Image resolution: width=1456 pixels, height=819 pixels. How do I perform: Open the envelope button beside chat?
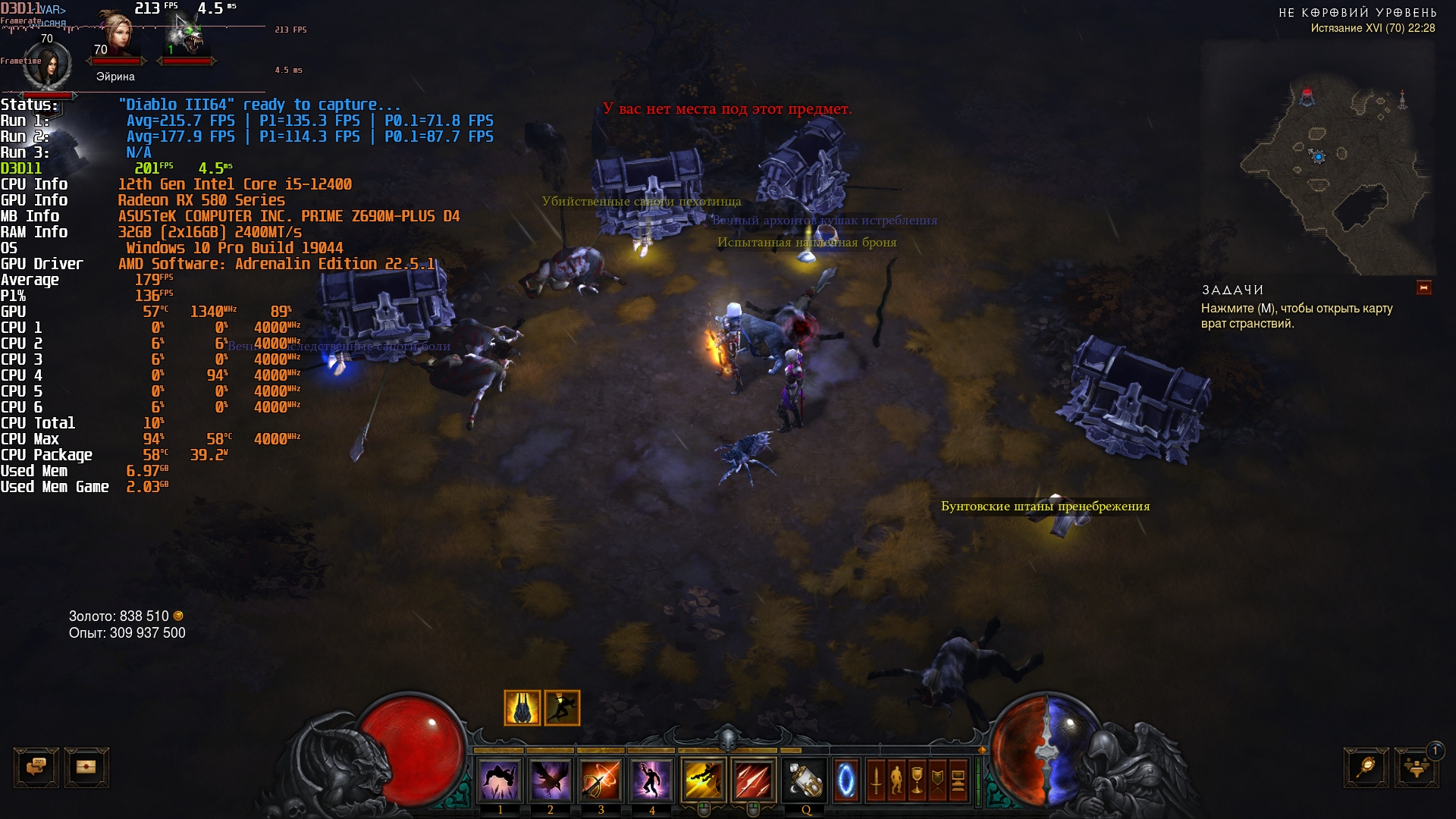[86, 767]
